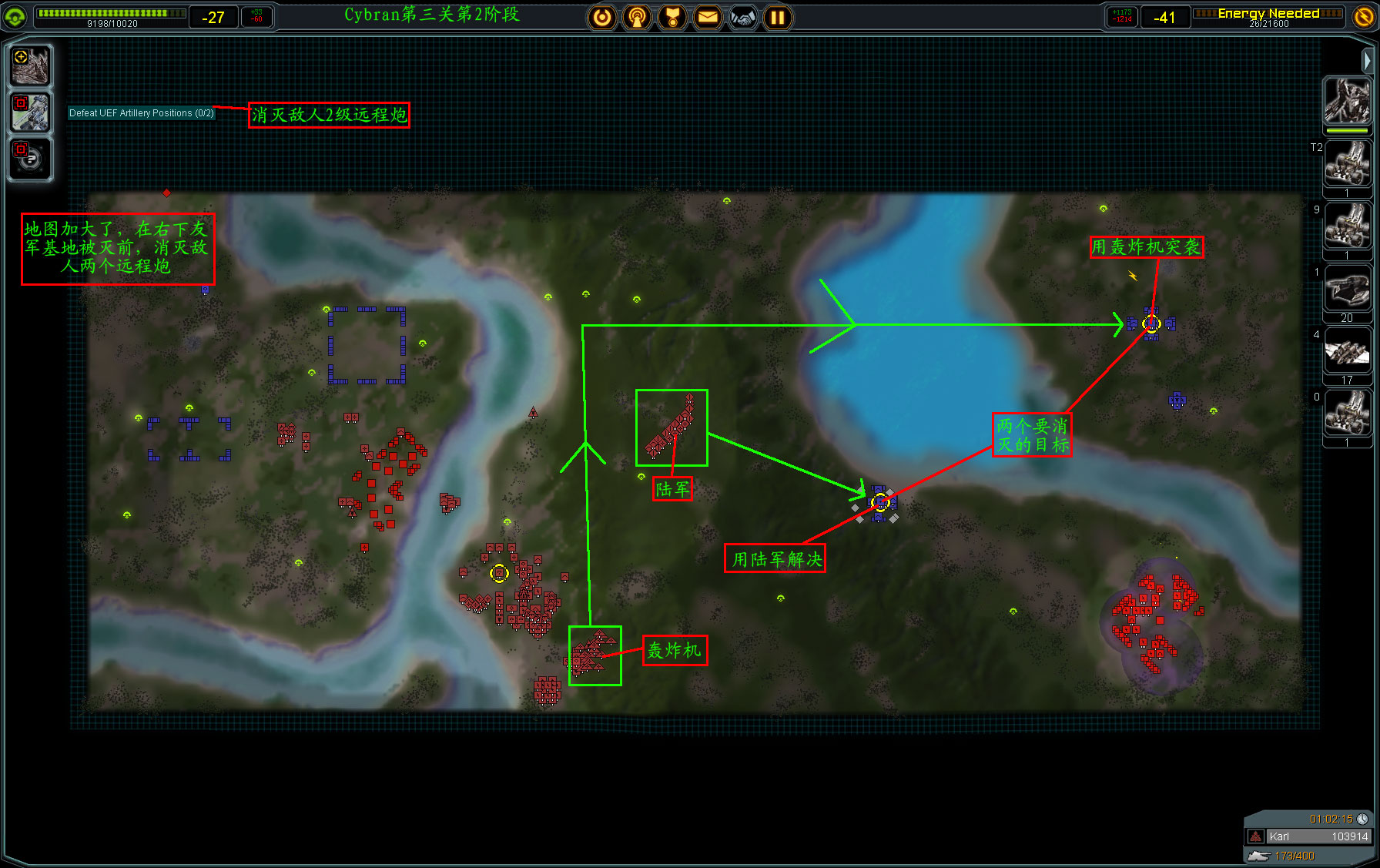Select the idle T2 engineer group
Screen dimensions: 1380x868
1347,163
